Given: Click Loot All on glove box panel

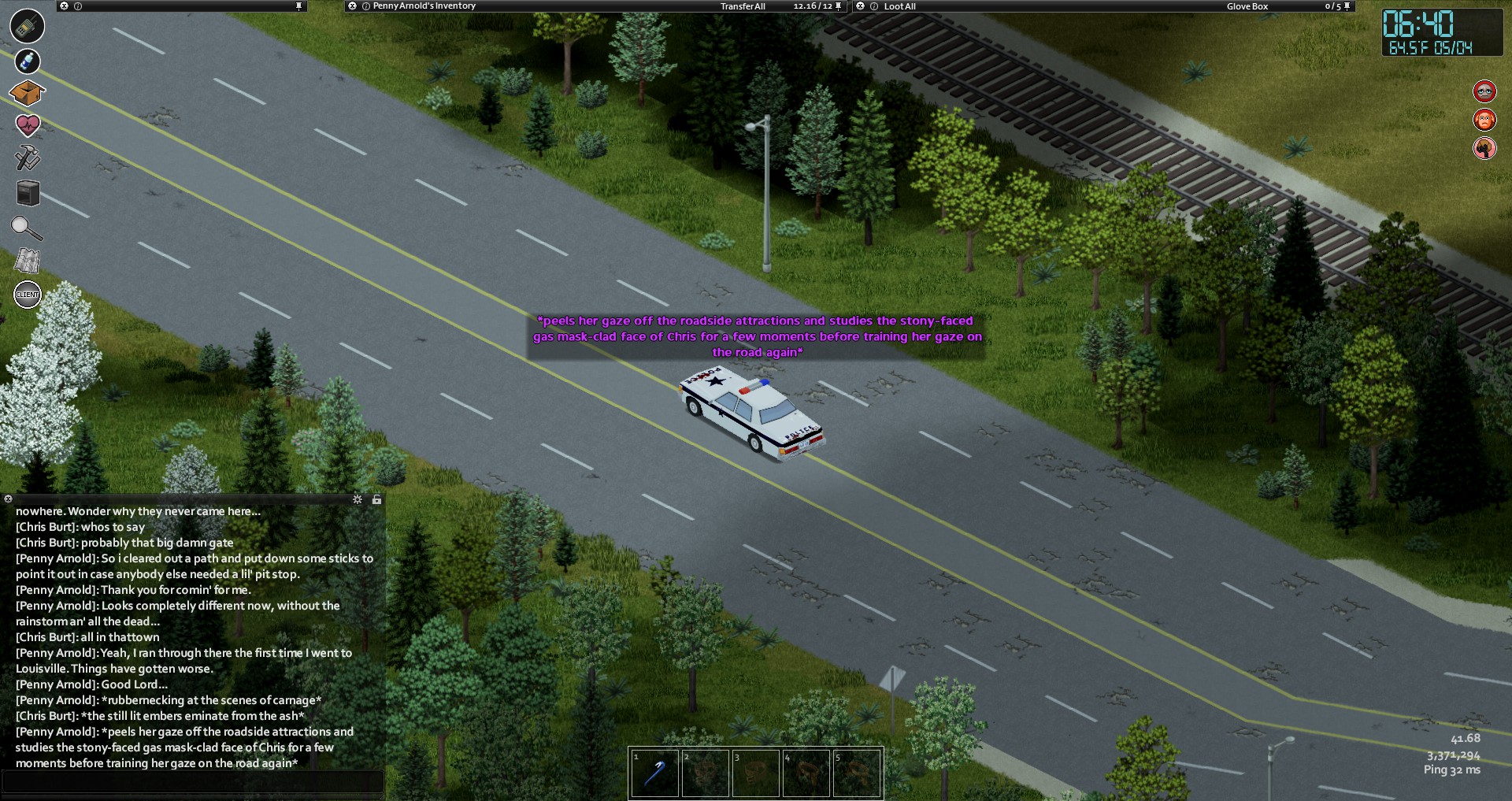Looking at the screenshot, I should coord(899,6).
